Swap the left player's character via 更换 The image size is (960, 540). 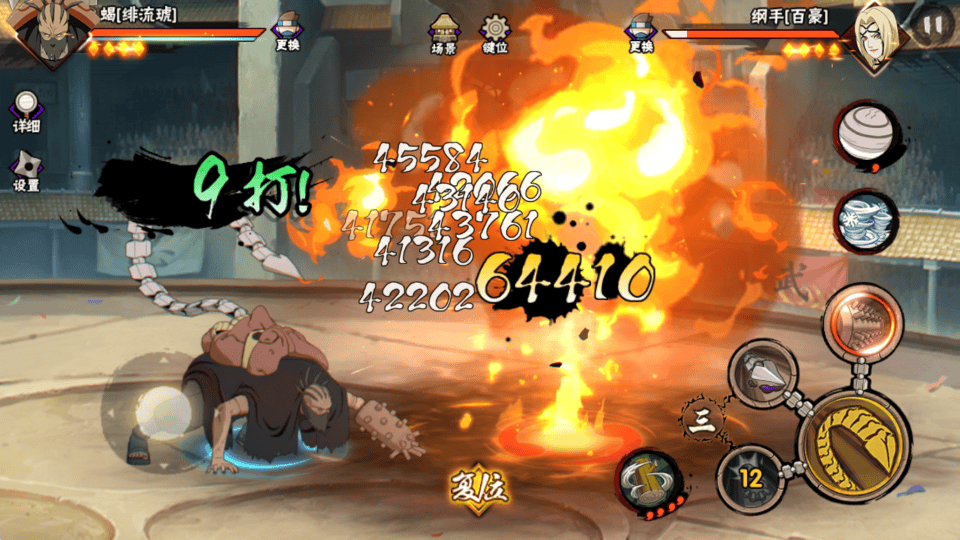tap(289, 34)
